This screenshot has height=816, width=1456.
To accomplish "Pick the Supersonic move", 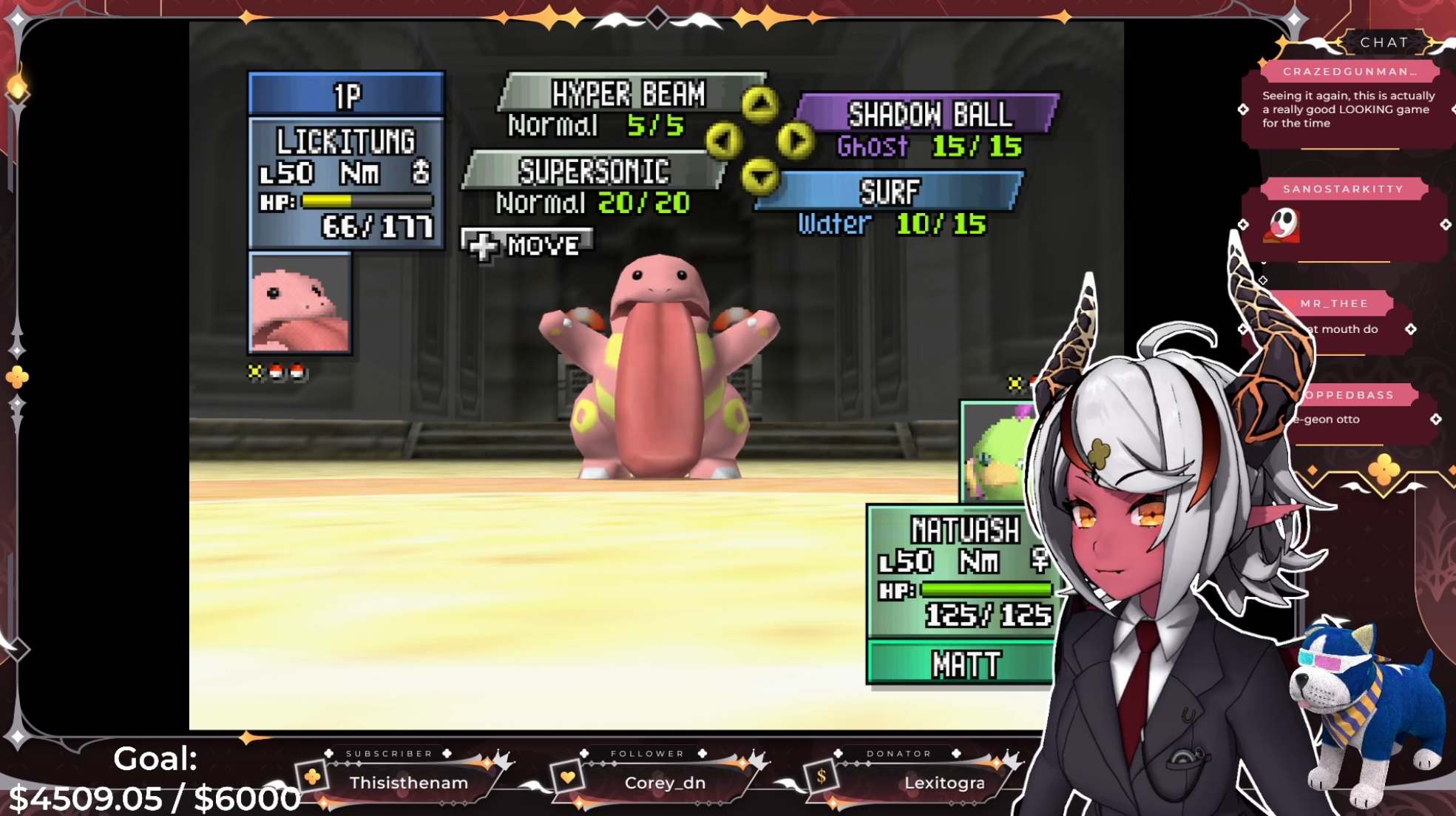I will pos(593,172).
